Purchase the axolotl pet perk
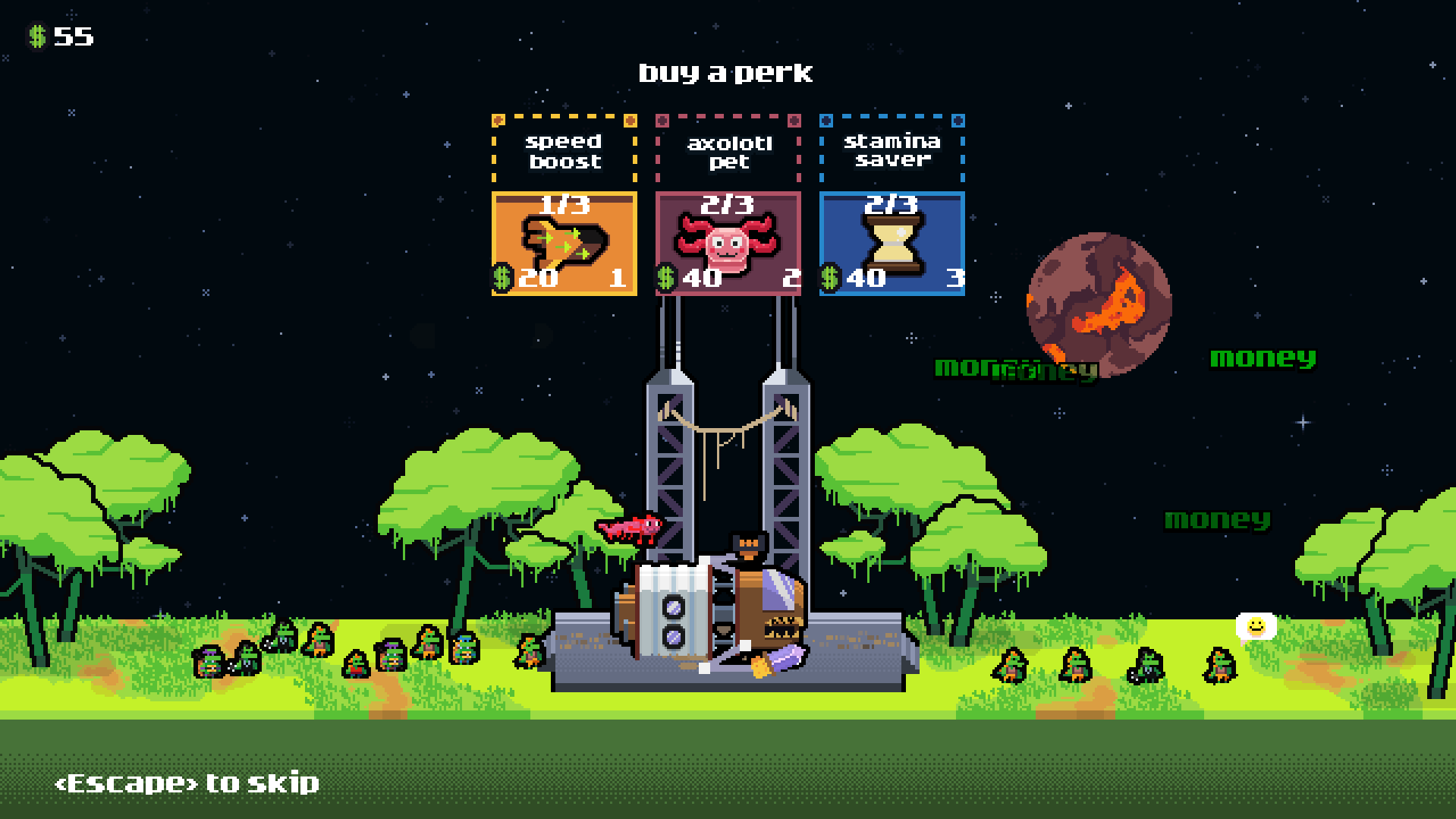Image resolution: width=1456 pixels, height=819 pixels. 728,243
